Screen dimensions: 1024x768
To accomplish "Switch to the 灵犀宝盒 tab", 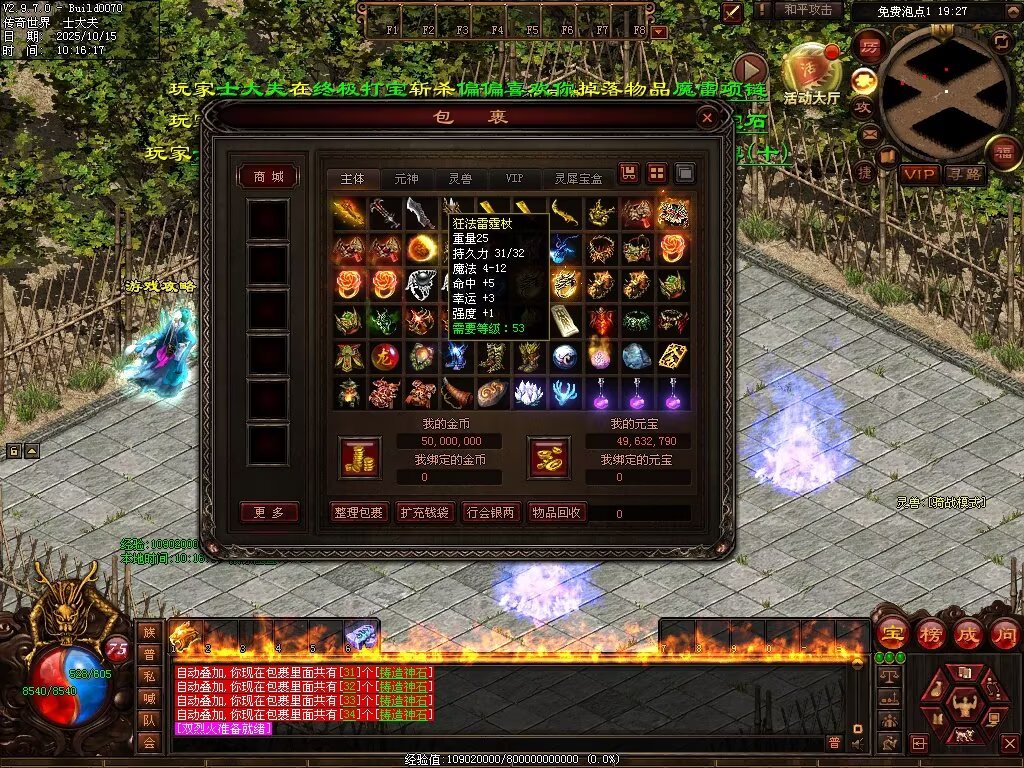I will click(578, 179).
